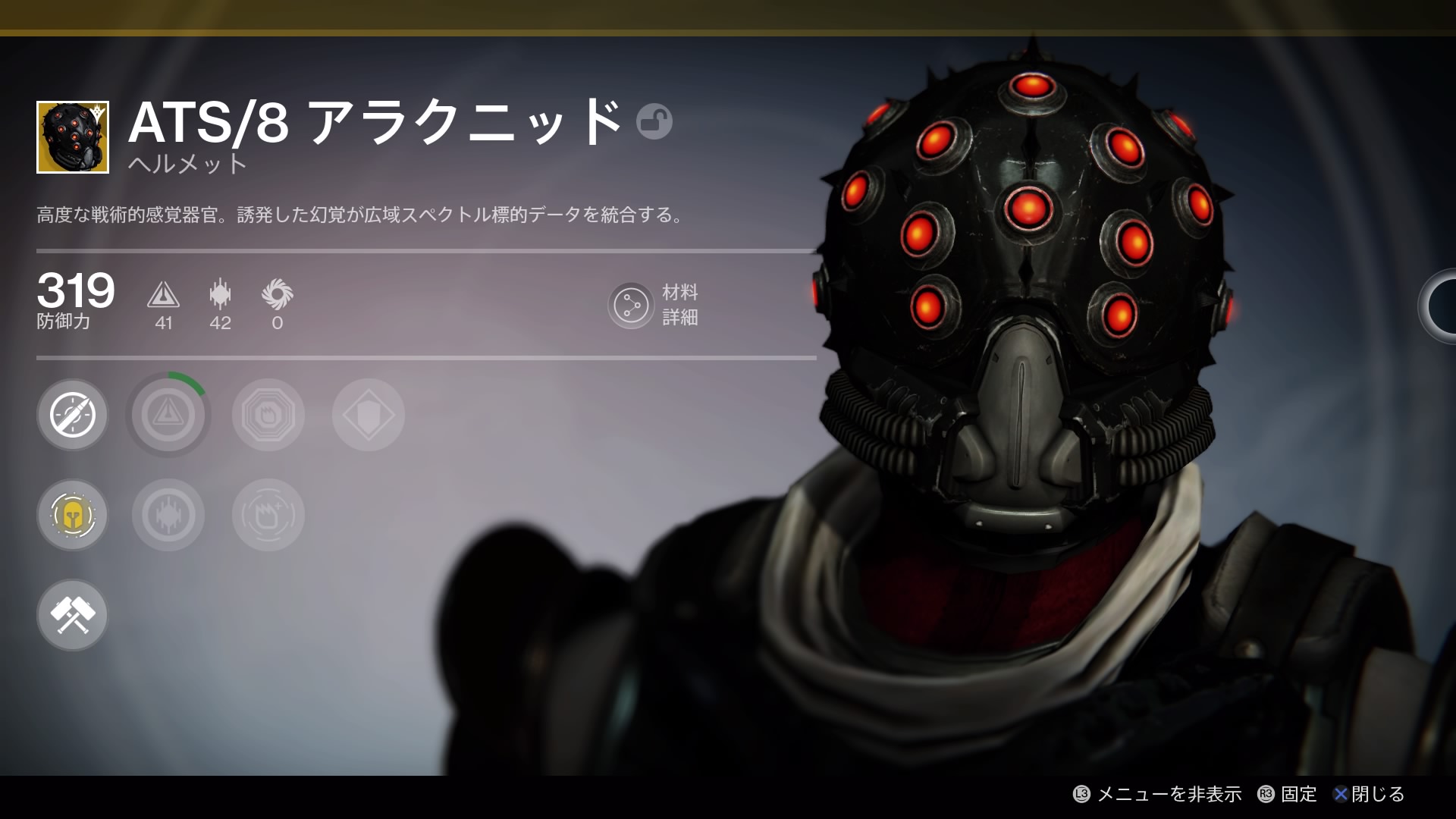
Task: Choose the triangle node with green progress ring
Action: [168, 415]
